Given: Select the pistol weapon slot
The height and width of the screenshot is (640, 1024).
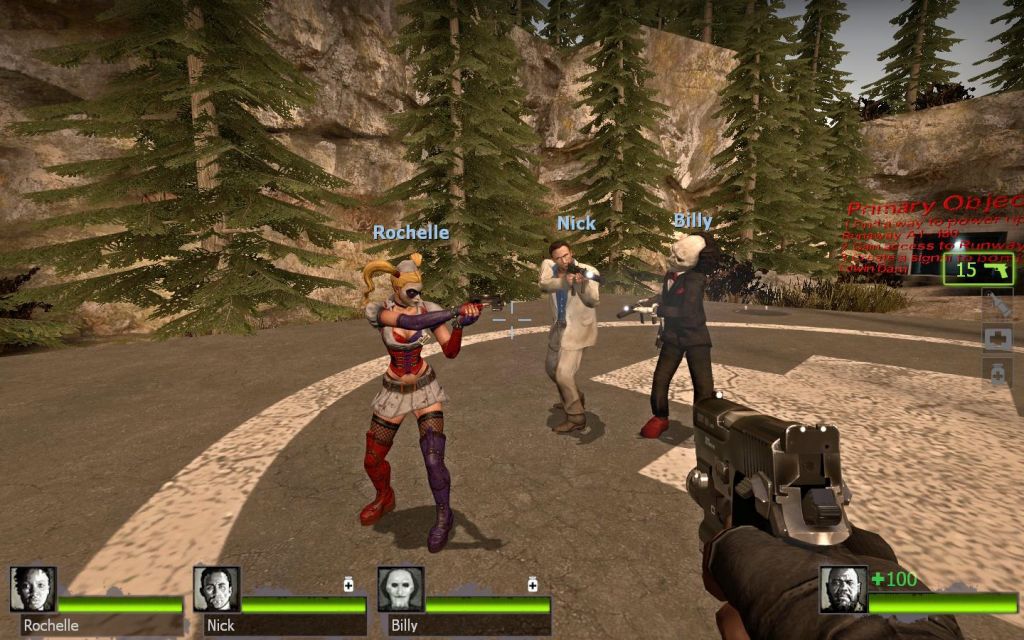Looking at the screenshot, I should 980,268.
